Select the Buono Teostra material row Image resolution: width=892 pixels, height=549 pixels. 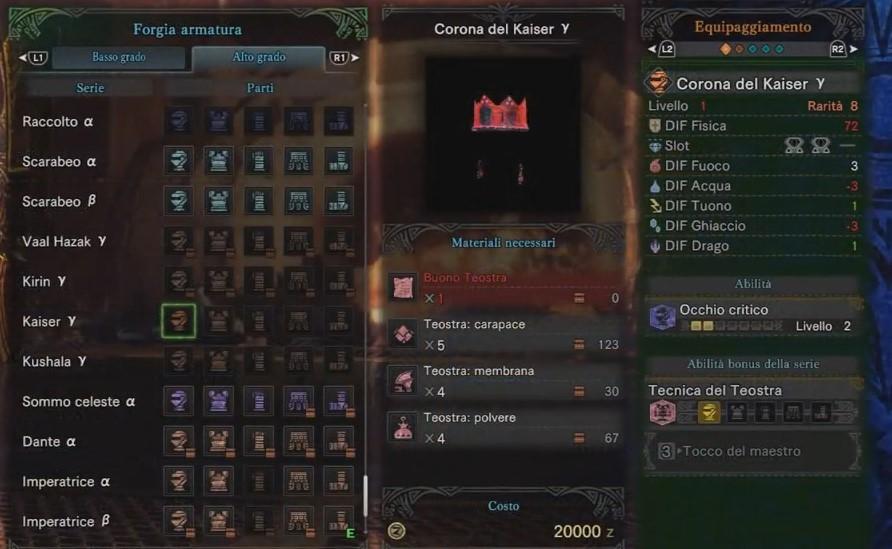pos(505,287)
